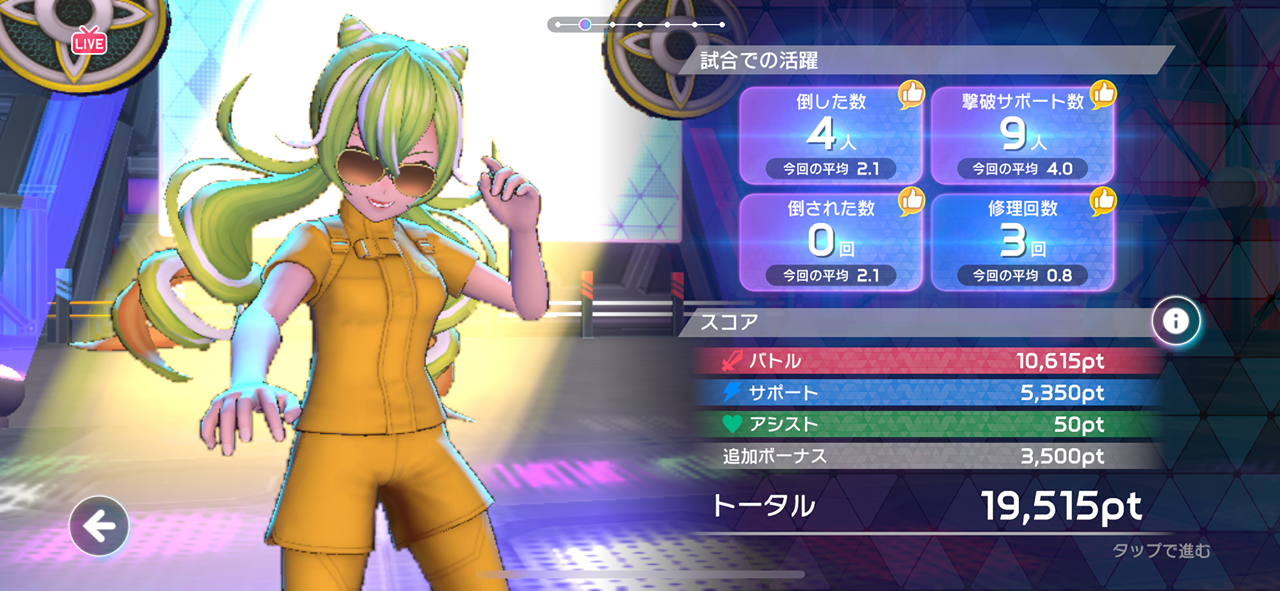Select the 撃破サポート数 stat card

(1023, 135)
